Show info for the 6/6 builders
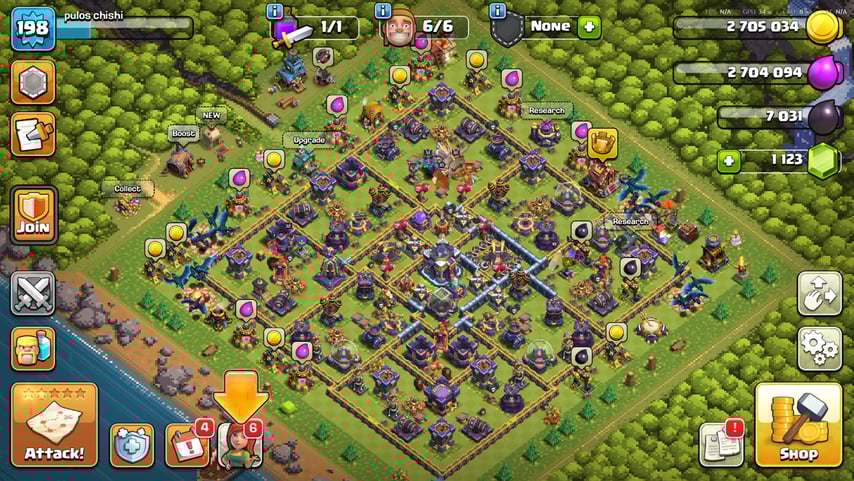The height and width of the screenshot is (481, 854). point(383,11)
